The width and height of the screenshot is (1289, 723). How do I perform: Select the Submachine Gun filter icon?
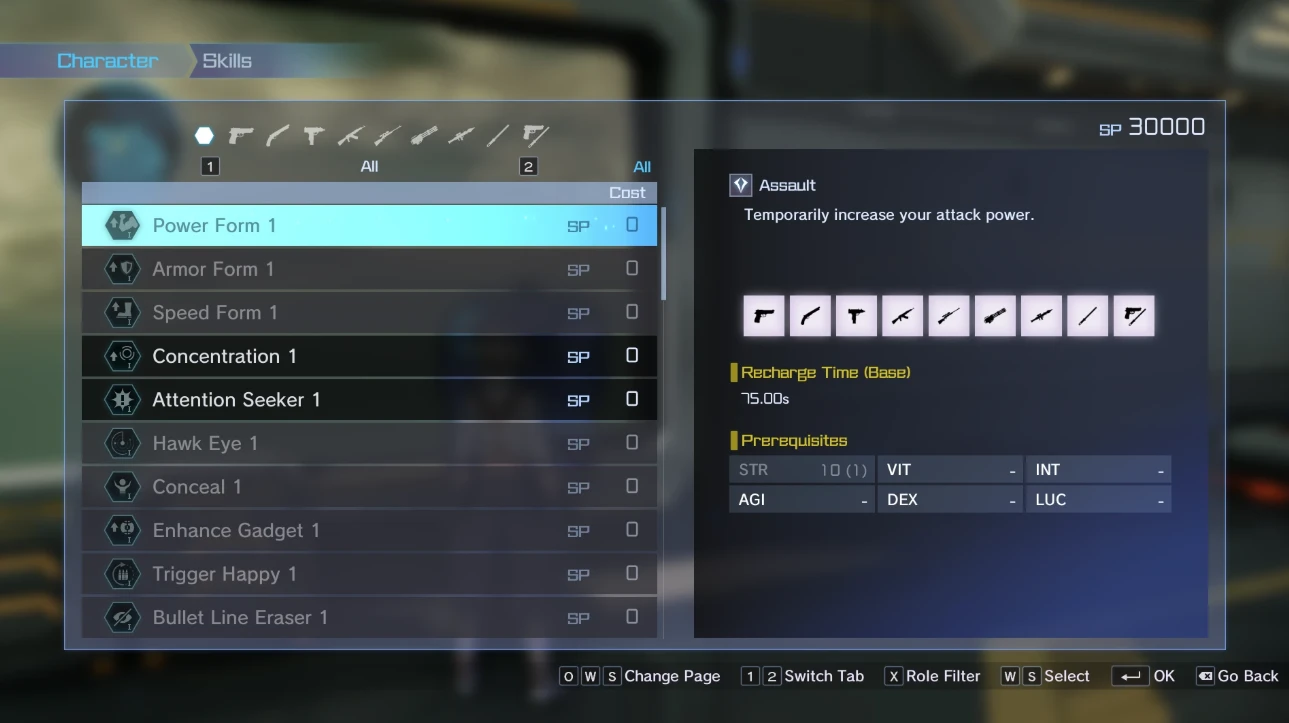click(x=312, y=135)
